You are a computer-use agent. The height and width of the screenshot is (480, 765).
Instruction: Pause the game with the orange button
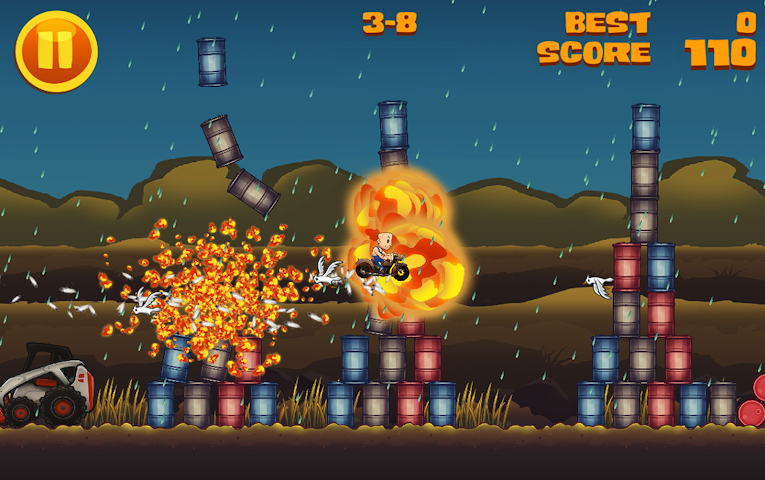click(56, 51)
